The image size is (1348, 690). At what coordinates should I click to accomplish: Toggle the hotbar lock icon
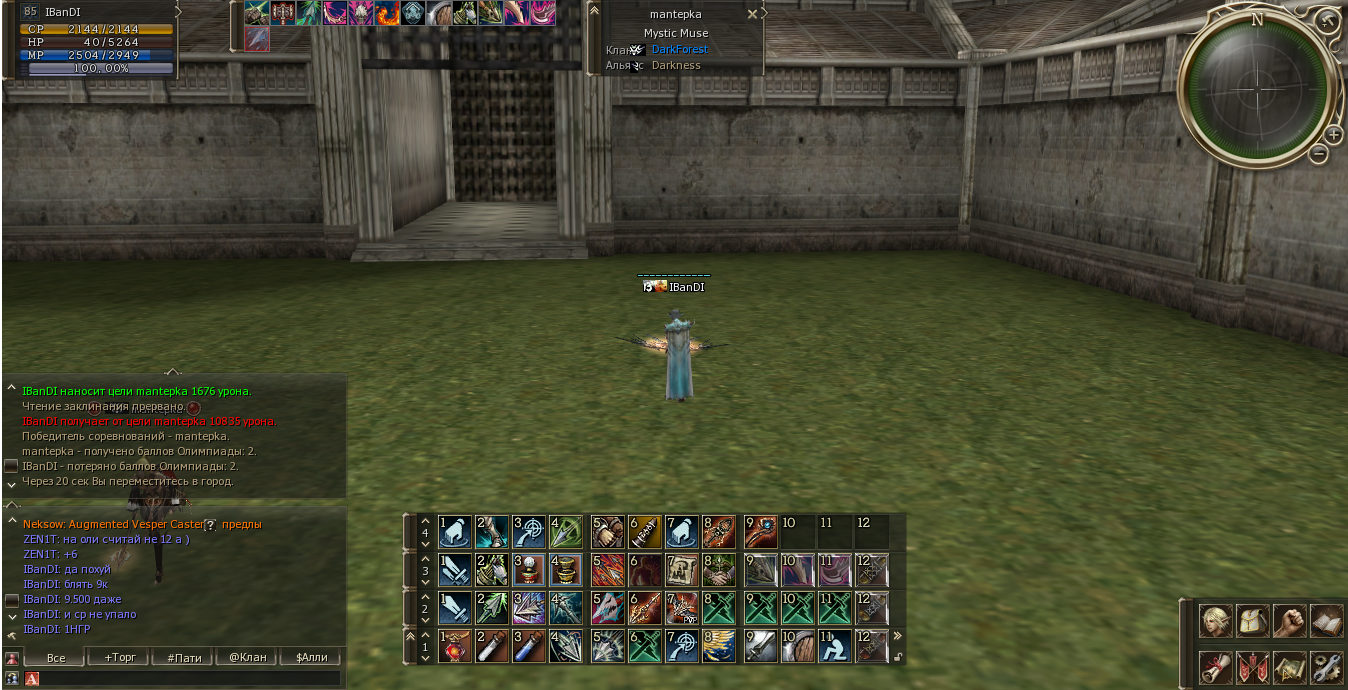coord(897,656)
